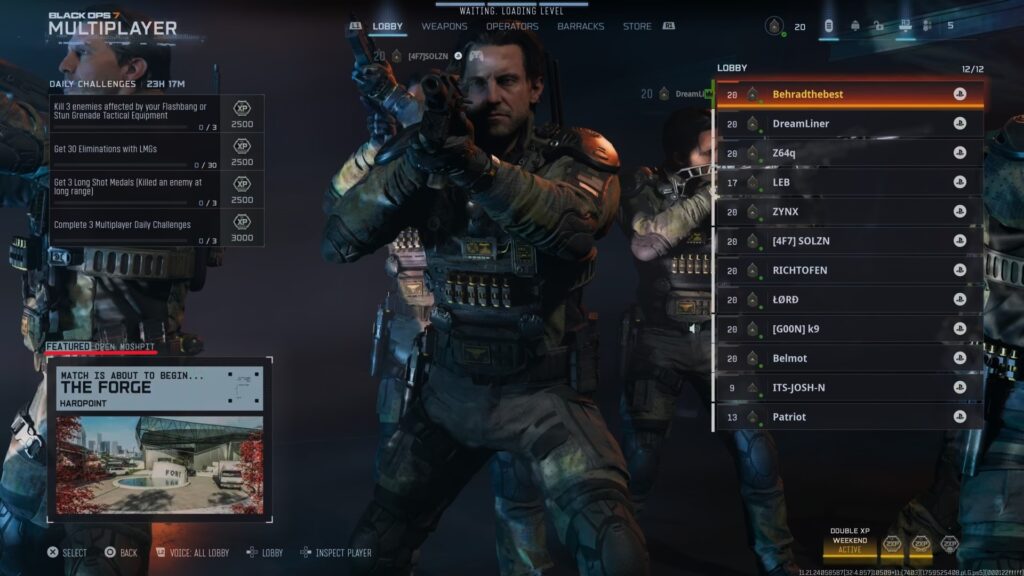Screen dimensions: 1024x576
Task: Open the Long Shot Medals challenge
Action: (157, 189)
